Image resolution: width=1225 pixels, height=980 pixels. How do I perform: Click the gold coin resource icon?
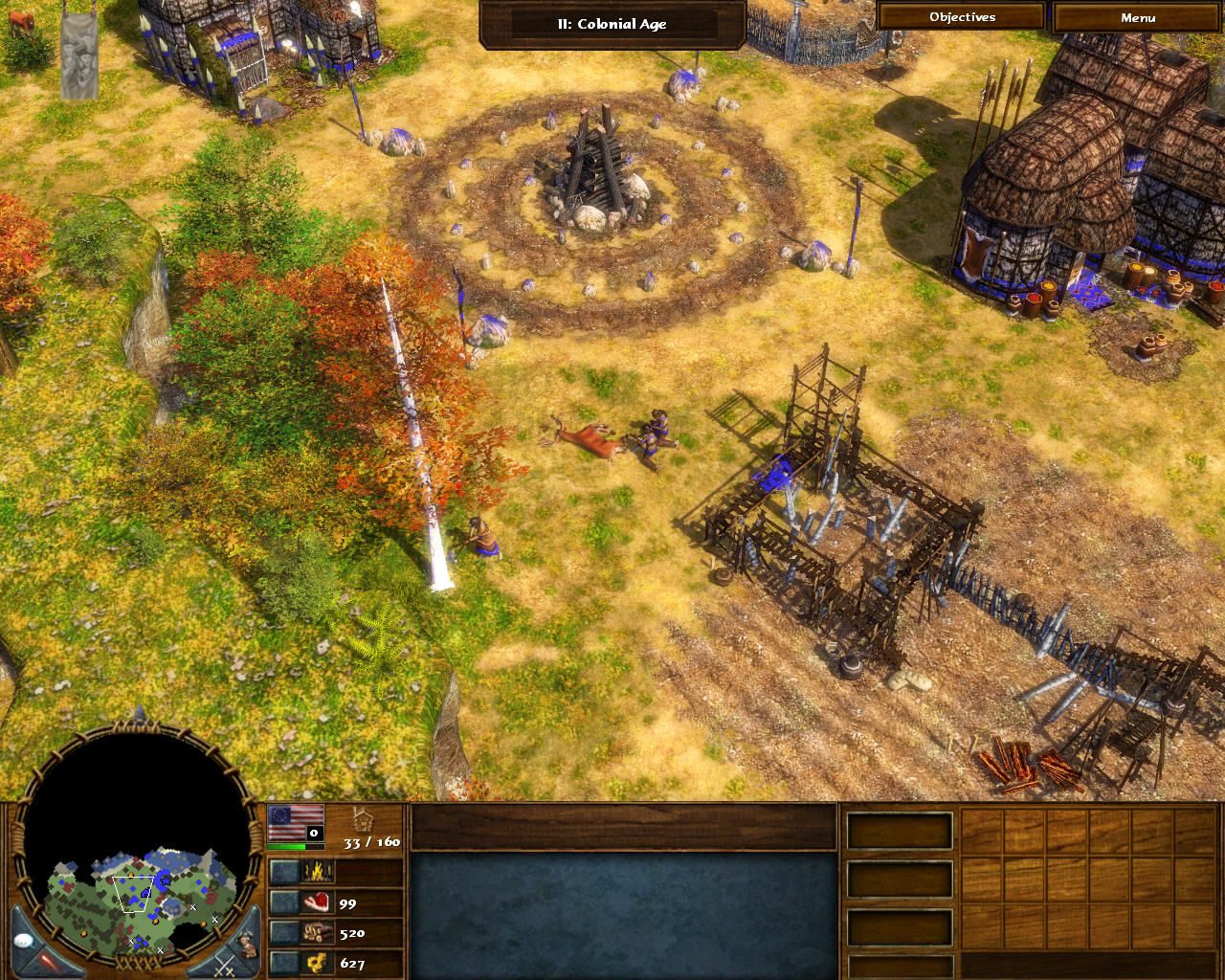pyautogui.click(x=317, y=963)
